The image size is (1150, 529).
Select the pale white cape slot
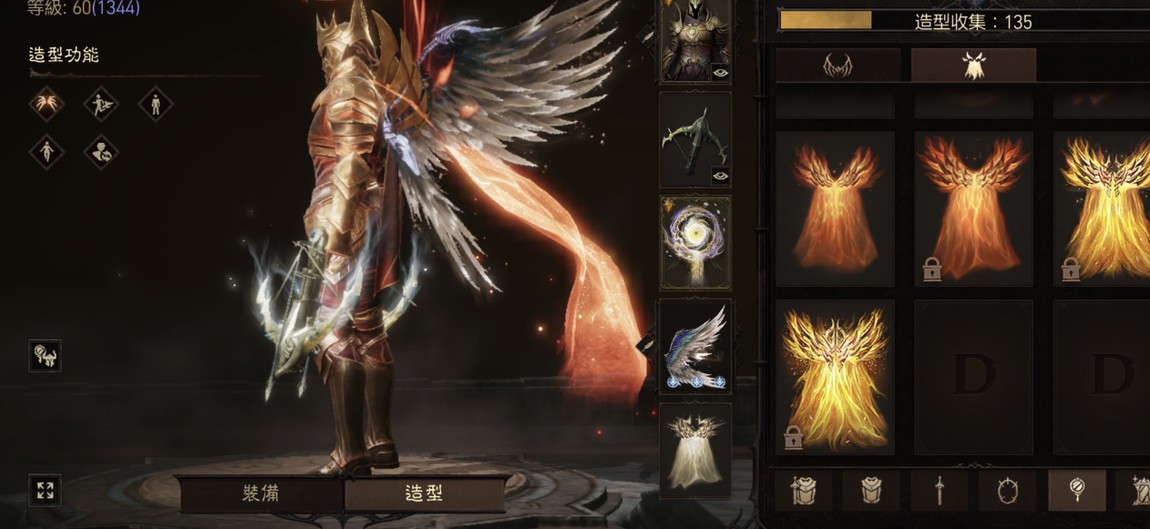click(x=695, y=448)
